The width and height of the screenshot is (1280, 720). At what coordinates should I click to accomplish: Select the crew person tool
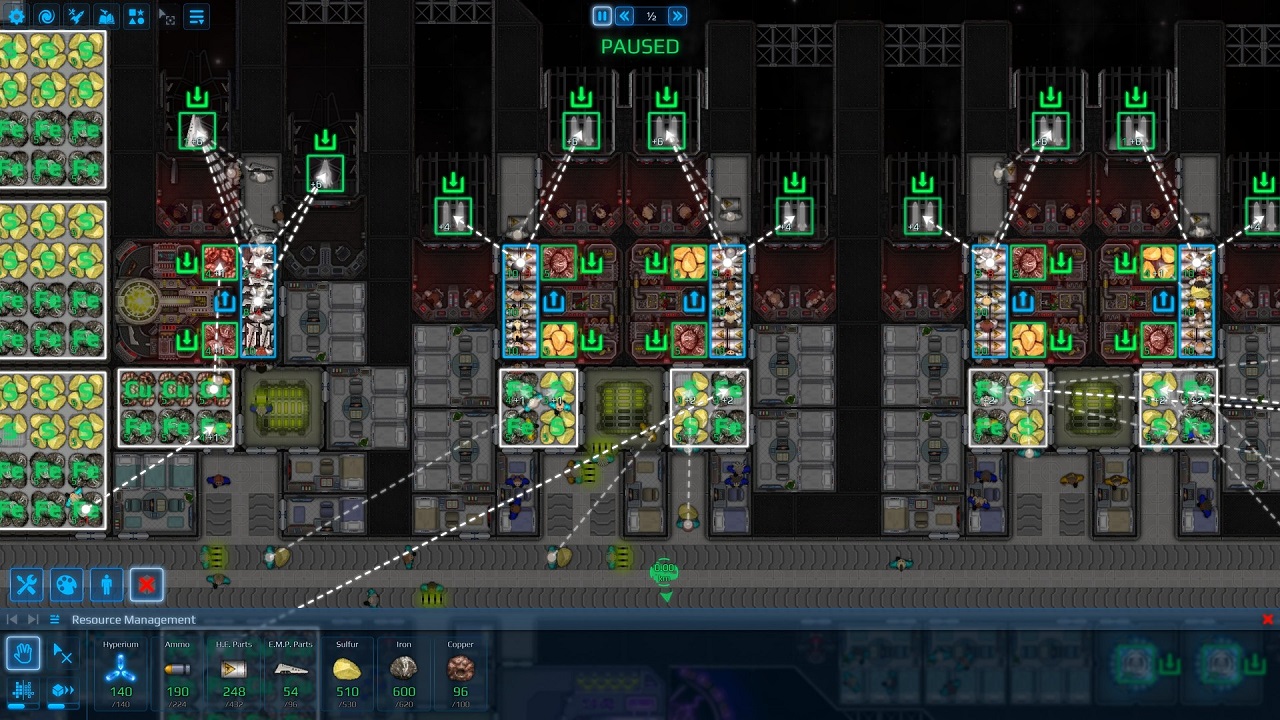coord(106,585)
